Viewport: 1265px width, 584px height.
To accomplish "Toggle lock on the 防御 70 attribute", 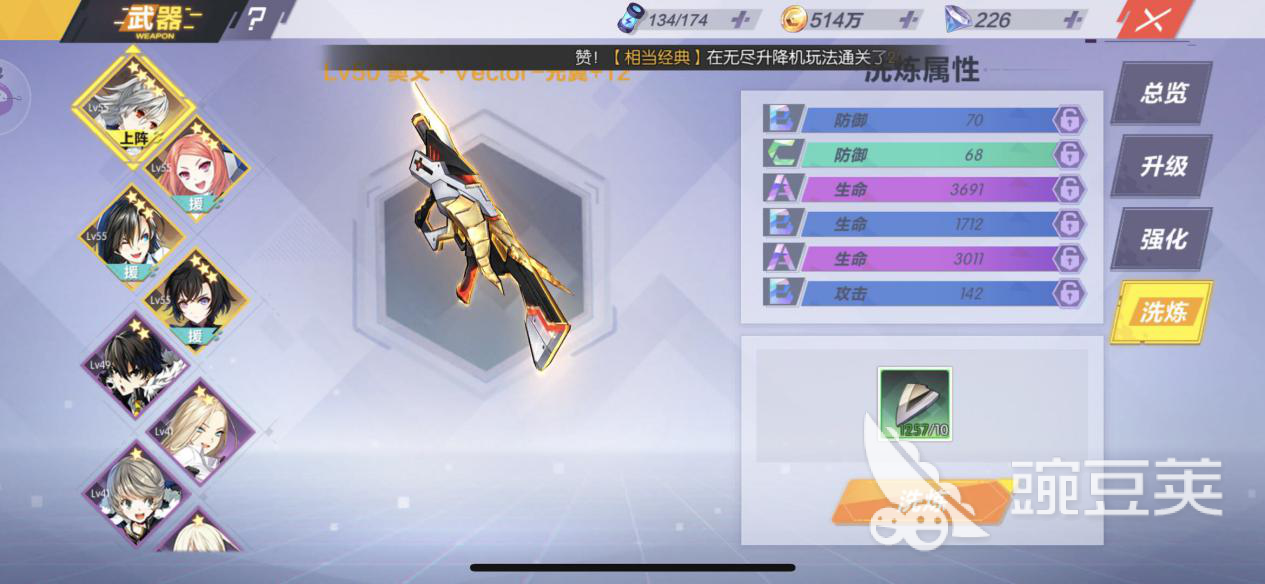I will coord(1069,120).
